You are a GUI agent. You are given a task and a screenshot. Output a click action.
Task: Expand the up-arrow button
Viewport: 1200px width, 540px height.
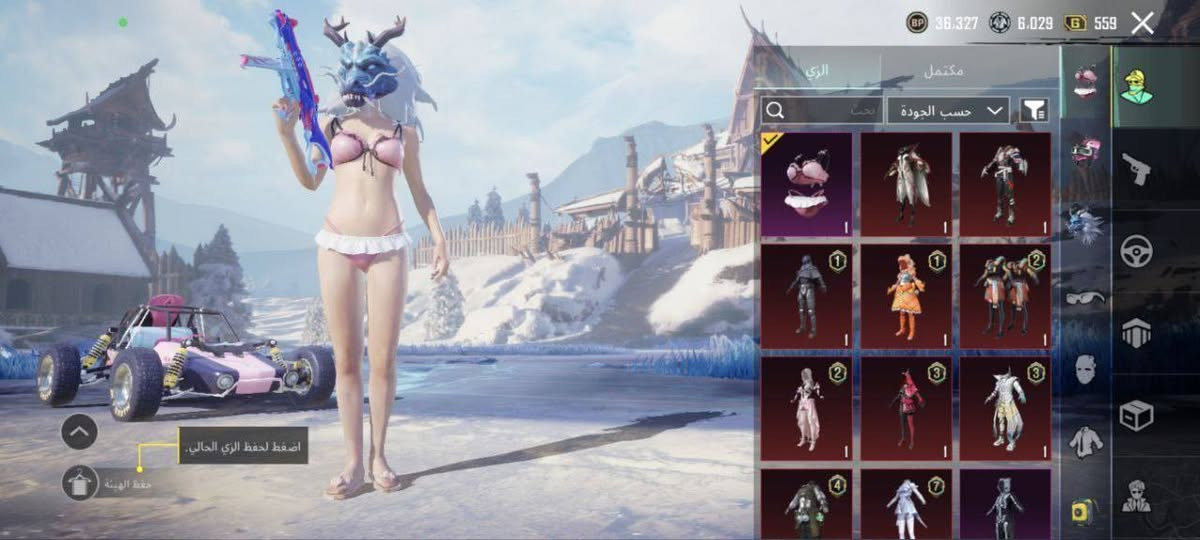pos(79,432)
